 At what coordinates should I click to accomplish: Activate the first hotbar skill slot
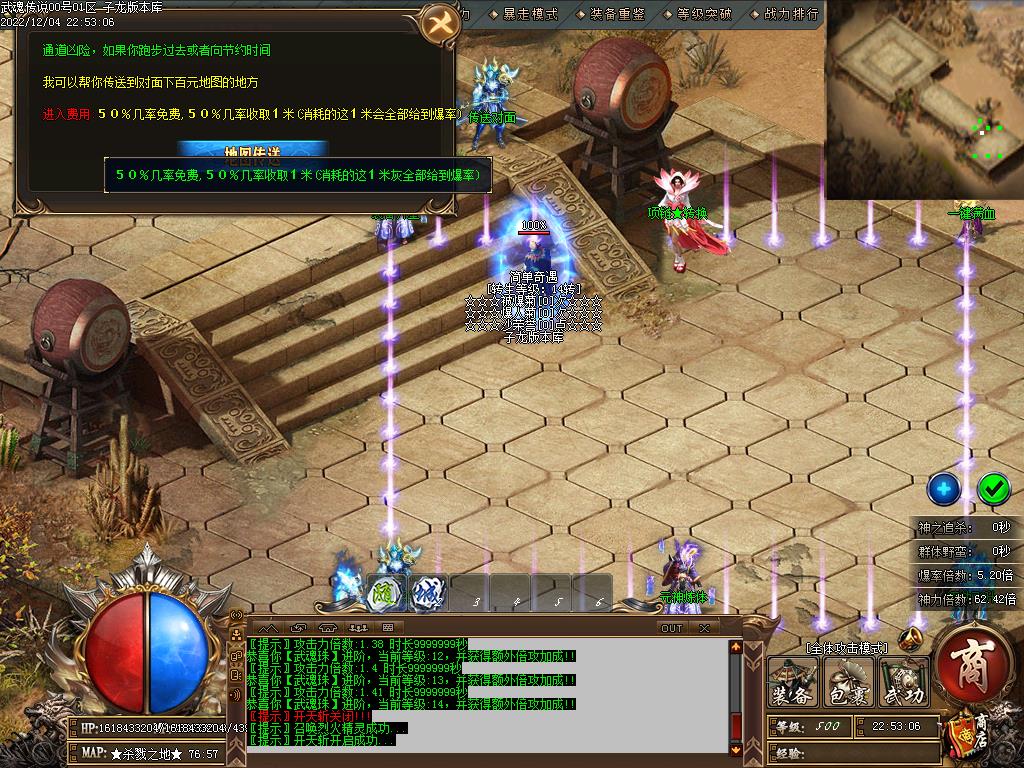[386, 592]
